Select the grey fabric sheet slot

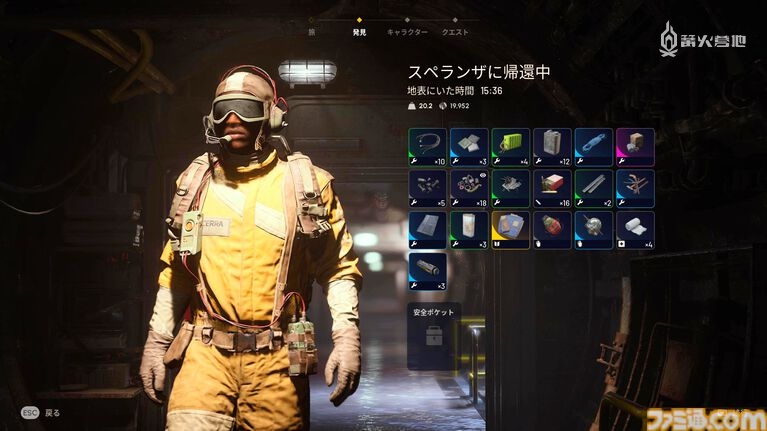(x=428, y=229)
